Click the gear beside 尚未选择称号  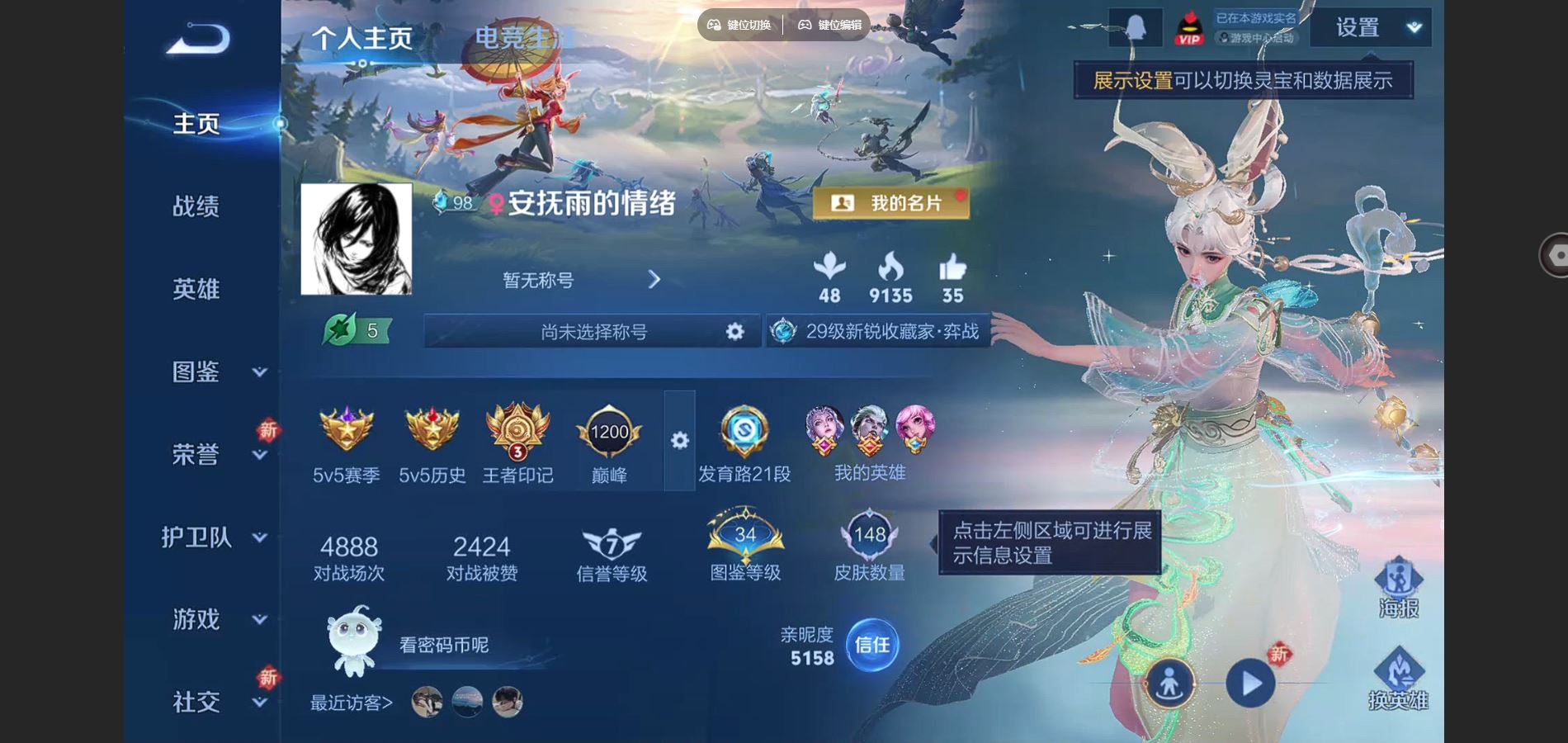pos(733,331)
